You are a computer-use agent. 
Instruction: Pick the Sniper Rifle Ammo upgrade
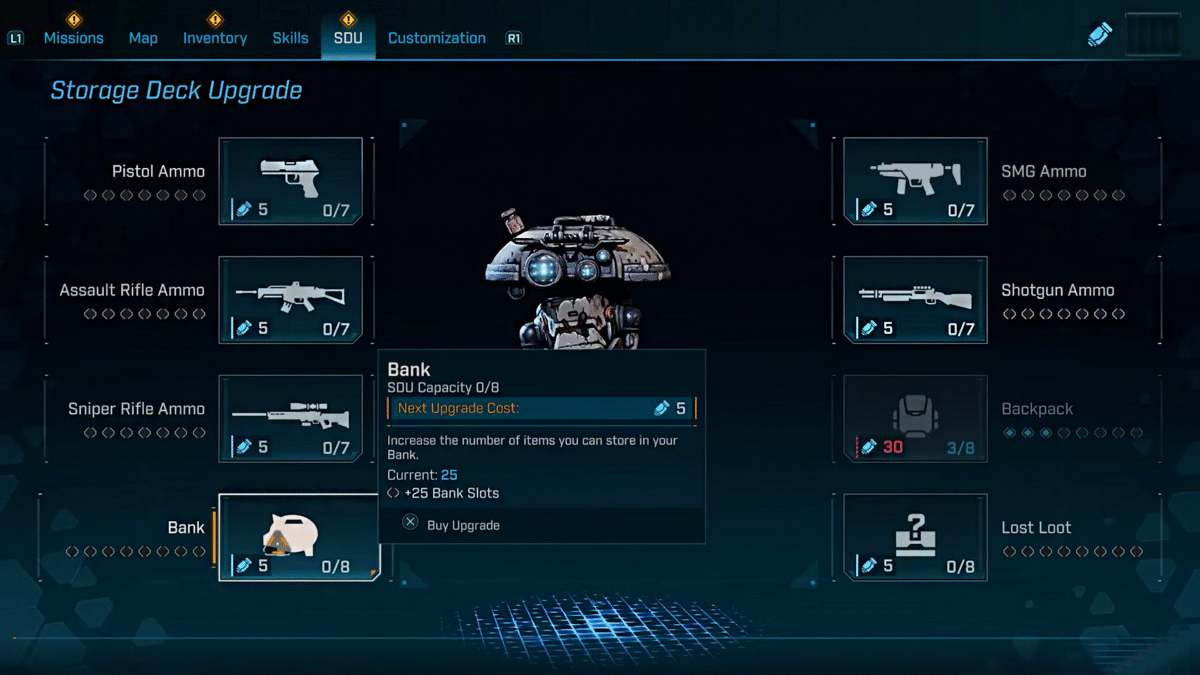coord(291,418)
